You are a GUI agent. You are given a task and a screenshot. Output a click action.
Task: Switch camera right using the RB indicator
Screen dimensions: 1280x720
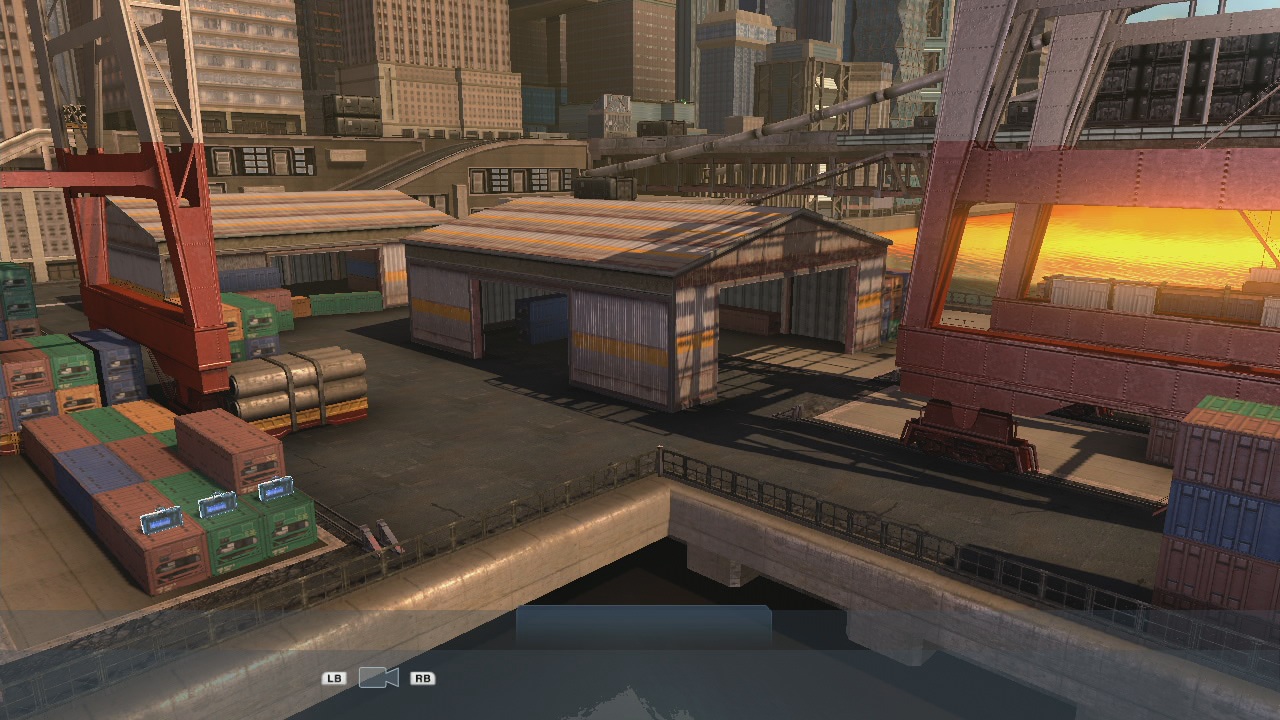point(421,678)
